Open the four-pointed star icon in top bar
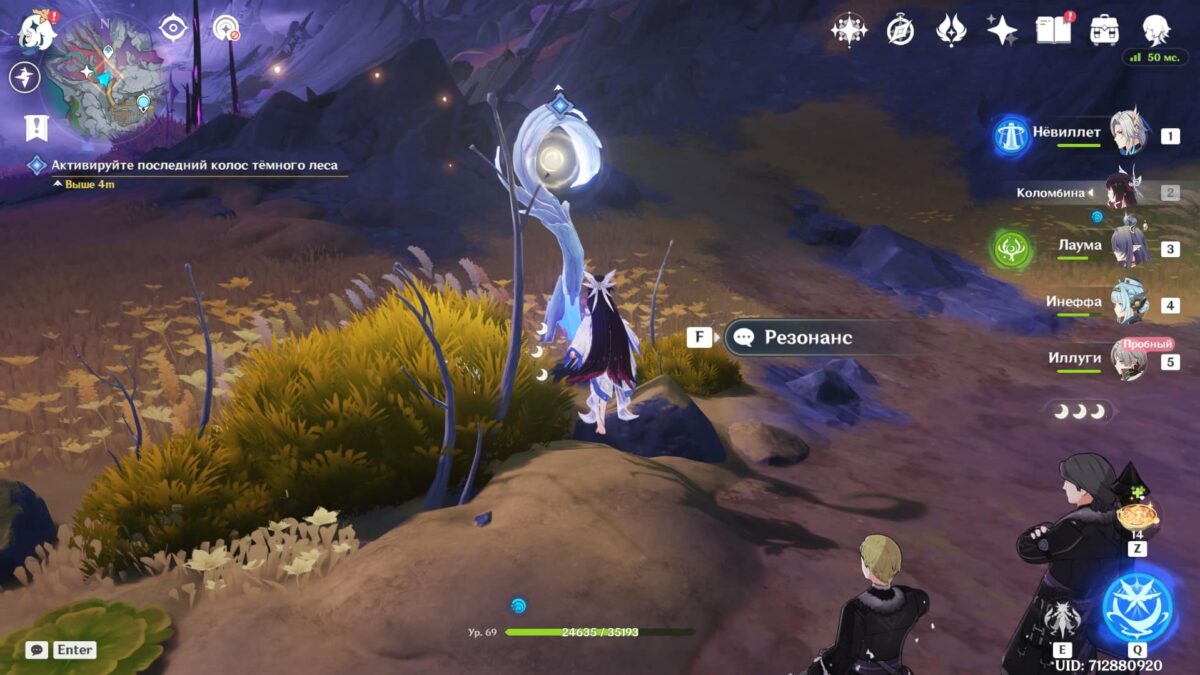The width and height of the screenshot is (1200, 675). pyautogui.click(x=849, y=30)
